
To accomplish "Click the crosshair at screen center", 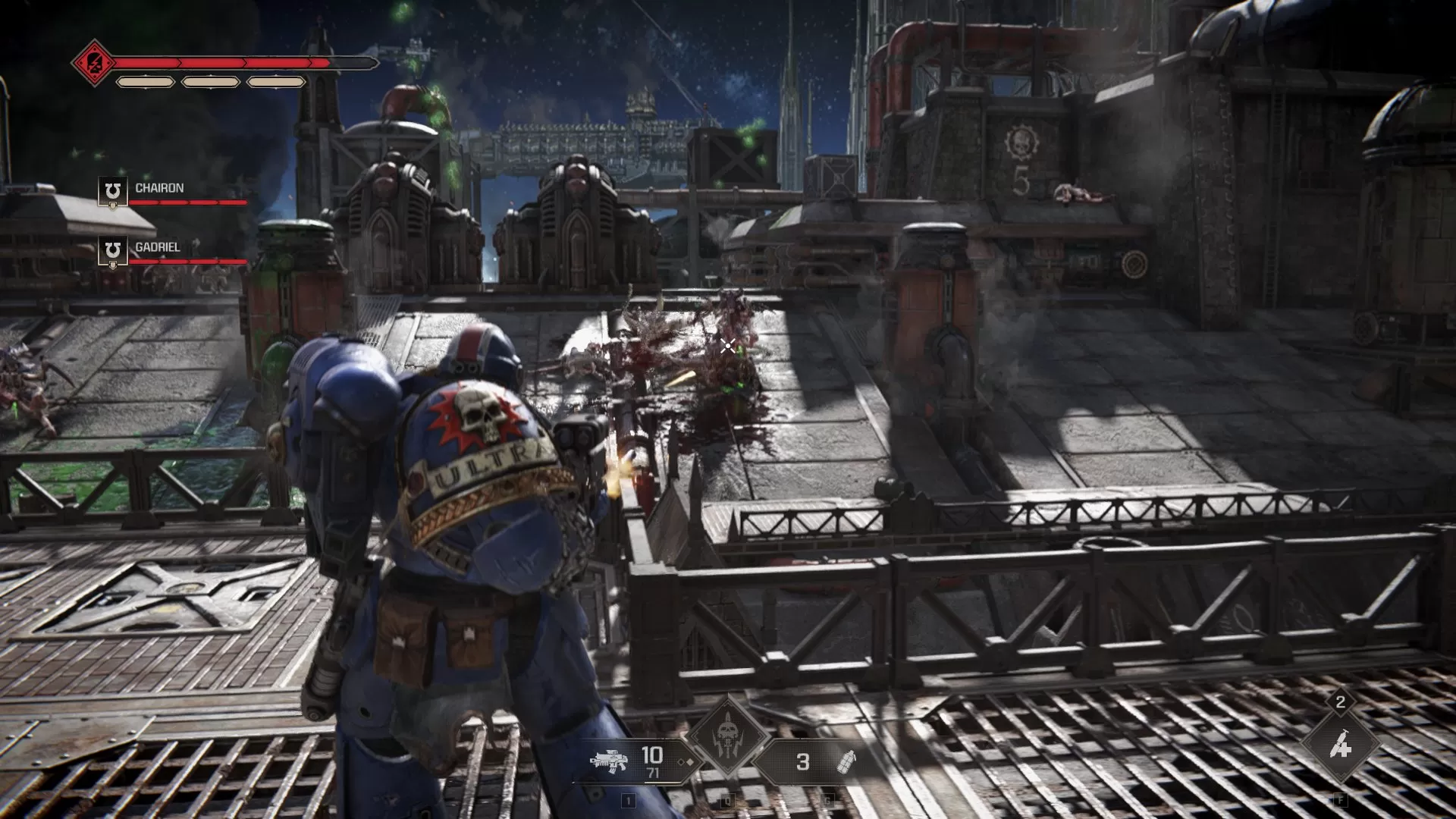I will (x=727, y=345).
